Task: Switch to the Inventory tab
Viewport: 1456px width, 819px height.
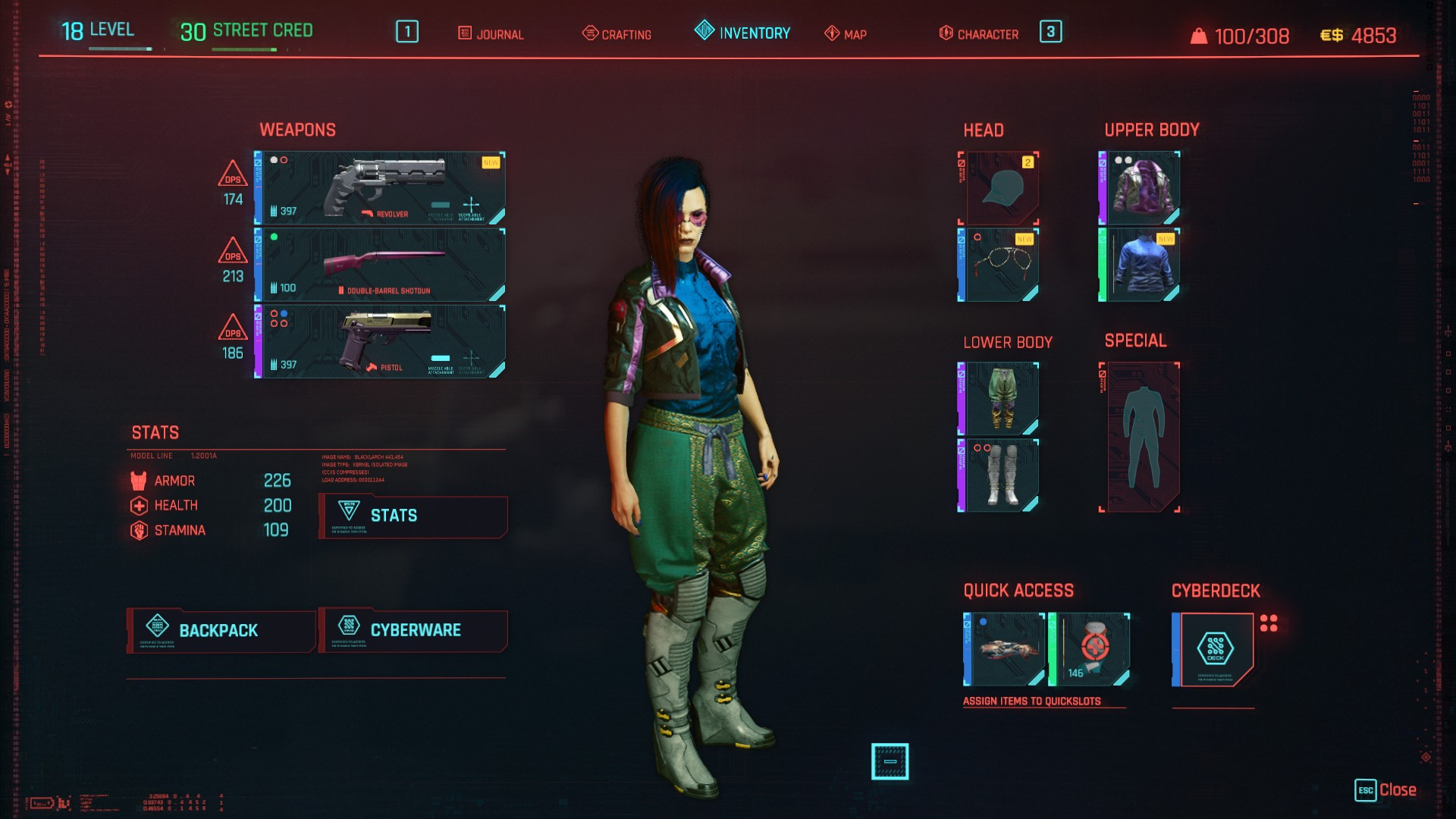Action: [742, 34]
